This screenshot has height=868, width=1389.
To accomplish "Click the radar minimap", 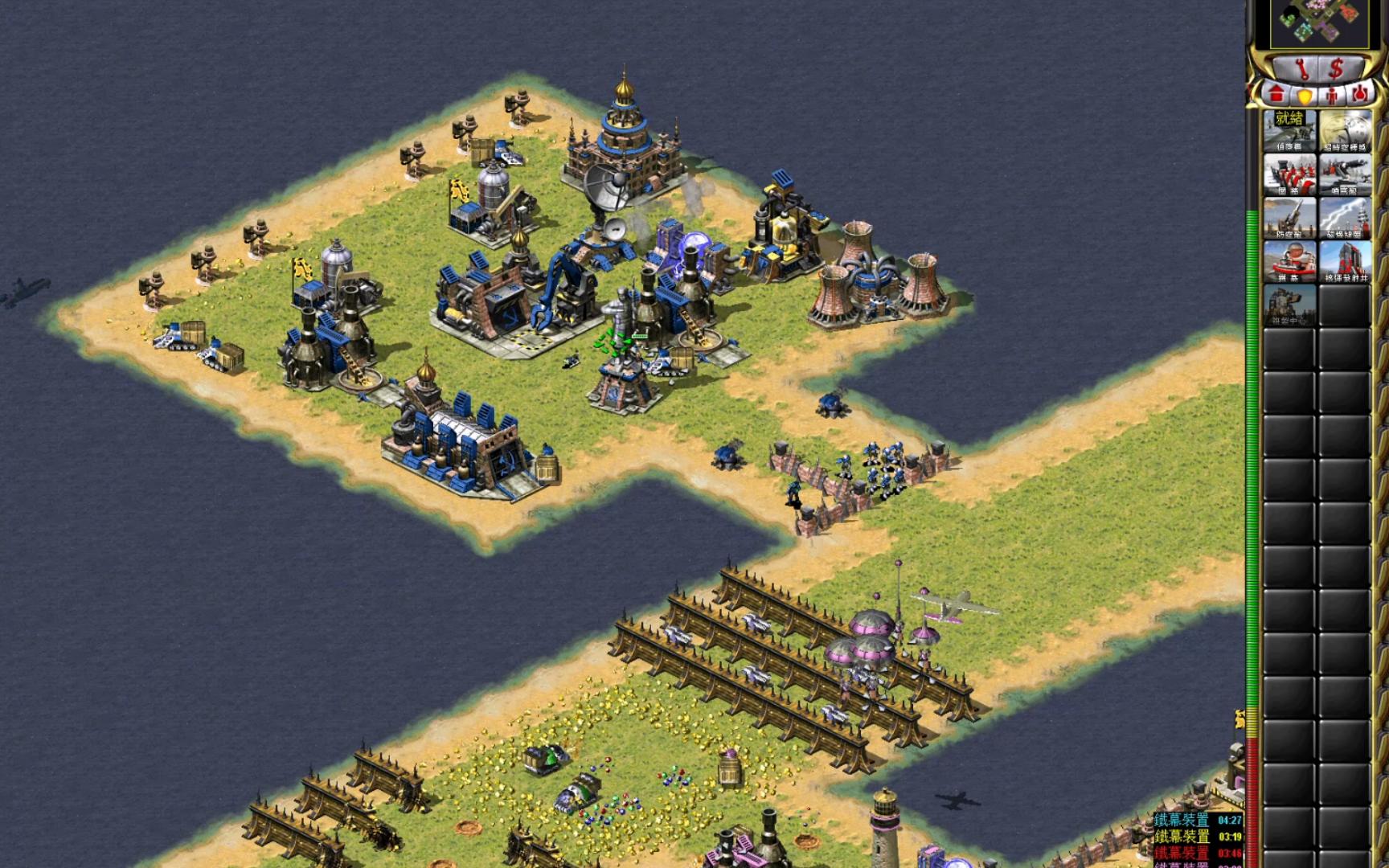I will pos(1320,22).
